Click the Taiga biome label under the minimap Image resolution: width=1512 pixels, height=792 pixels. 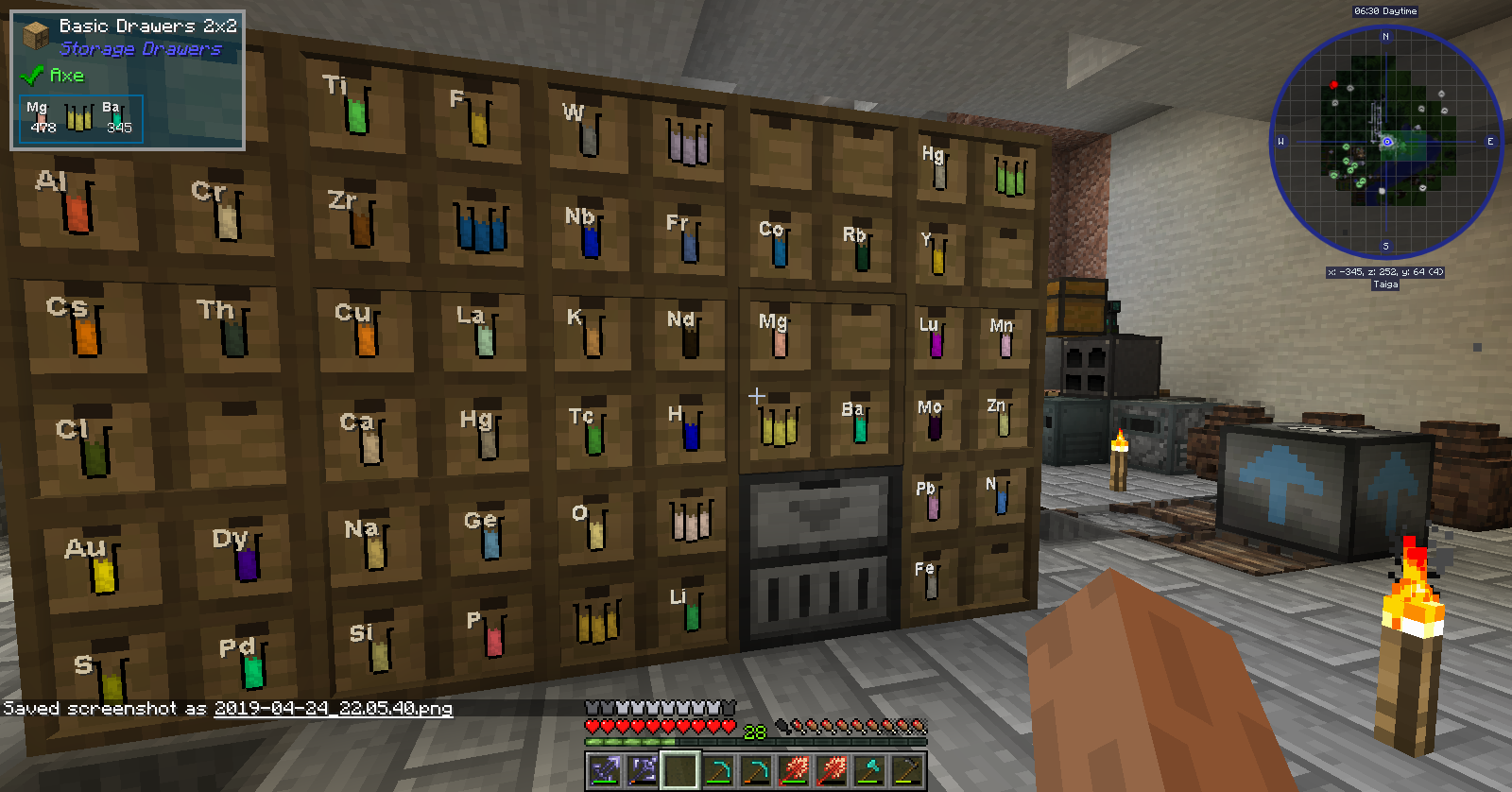pyautogui.click(x=1386, y=283)
